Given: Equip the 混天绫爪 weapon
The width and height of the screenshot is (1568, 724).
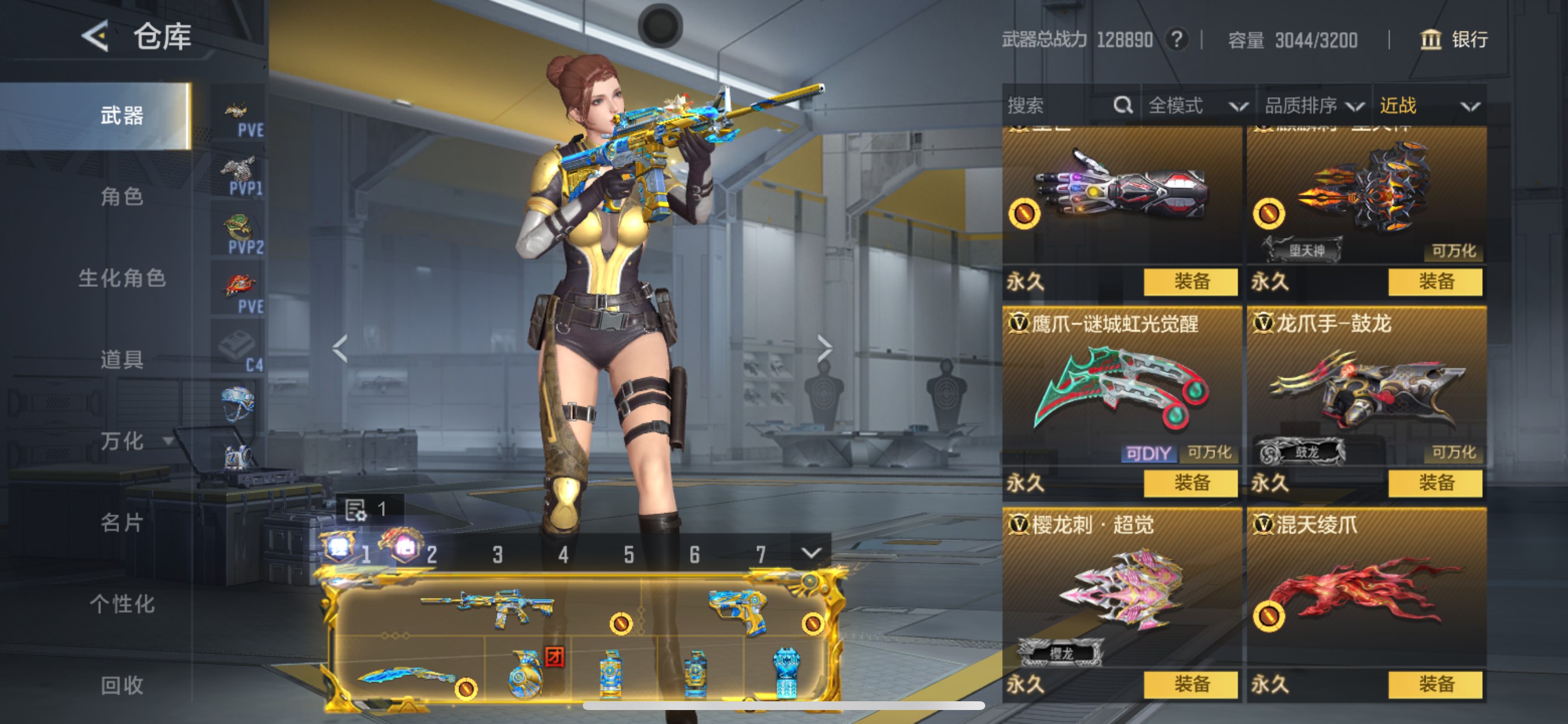Looking at the screenshot, I should [1436, 684].
